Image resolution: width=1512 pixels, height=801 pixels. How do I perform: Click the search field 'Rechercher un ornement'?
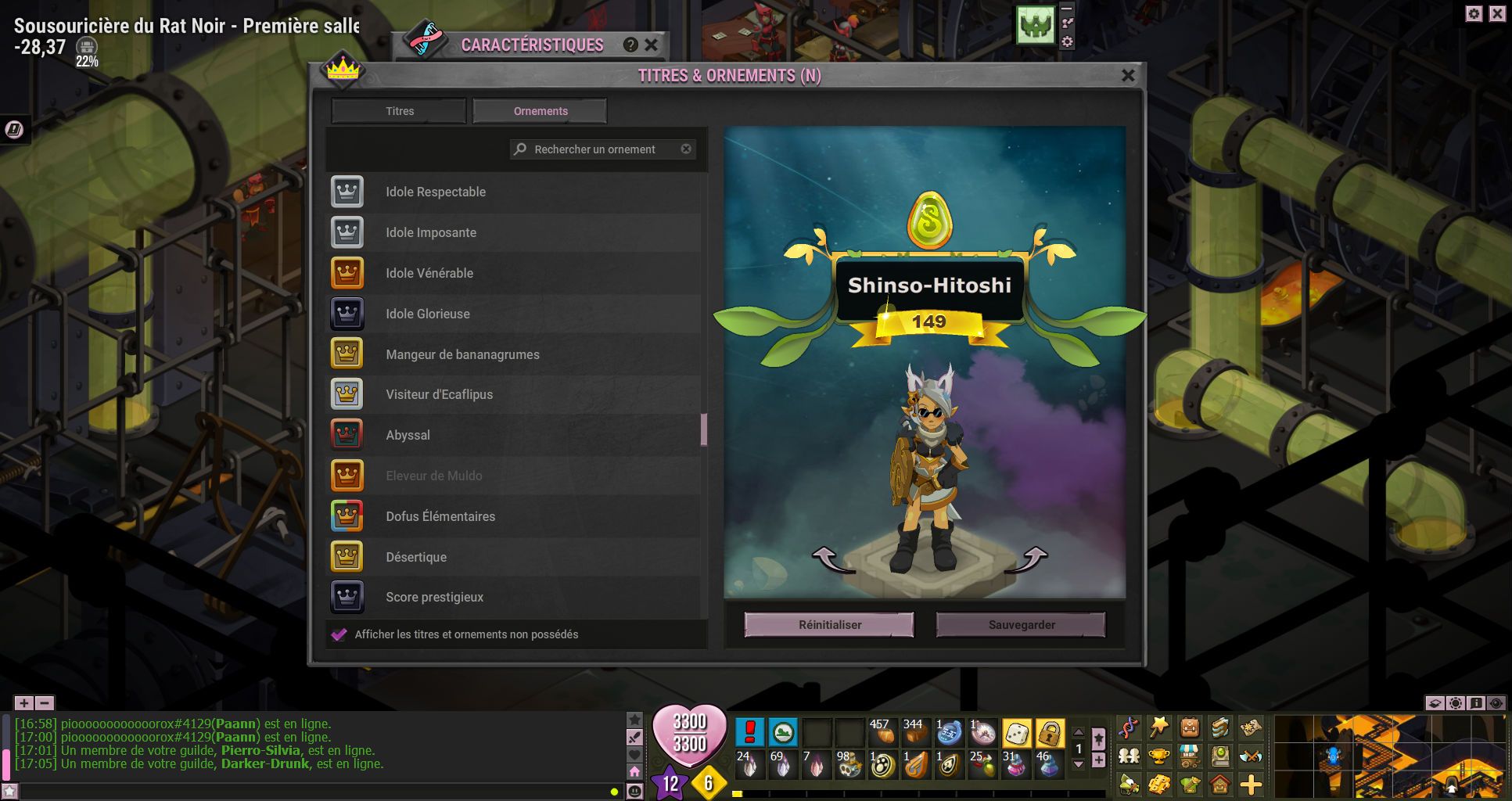click(x=602, y=149)
